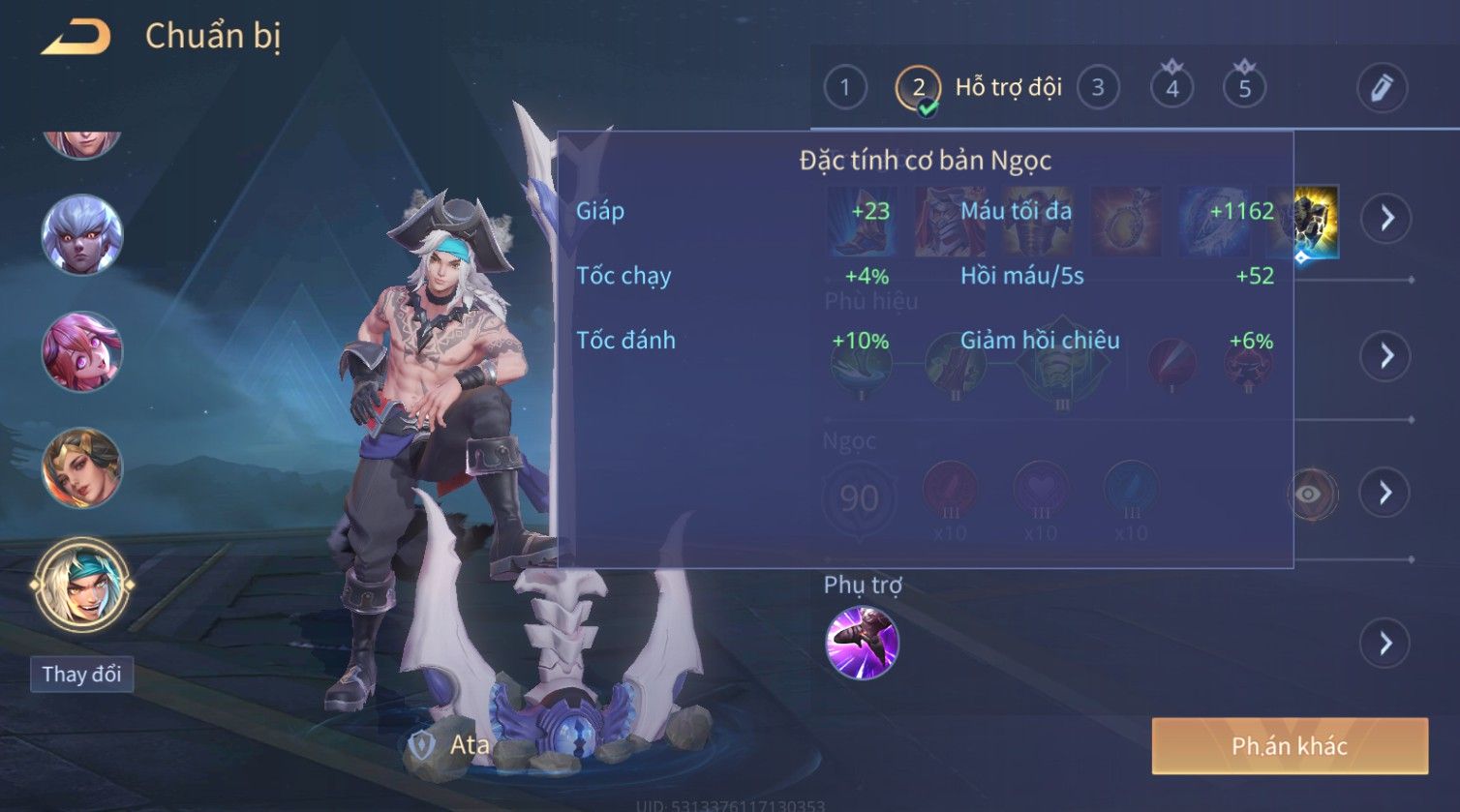Open the Phụ trợ section arrow
1460x812 pixels.
coord(1385,643)
